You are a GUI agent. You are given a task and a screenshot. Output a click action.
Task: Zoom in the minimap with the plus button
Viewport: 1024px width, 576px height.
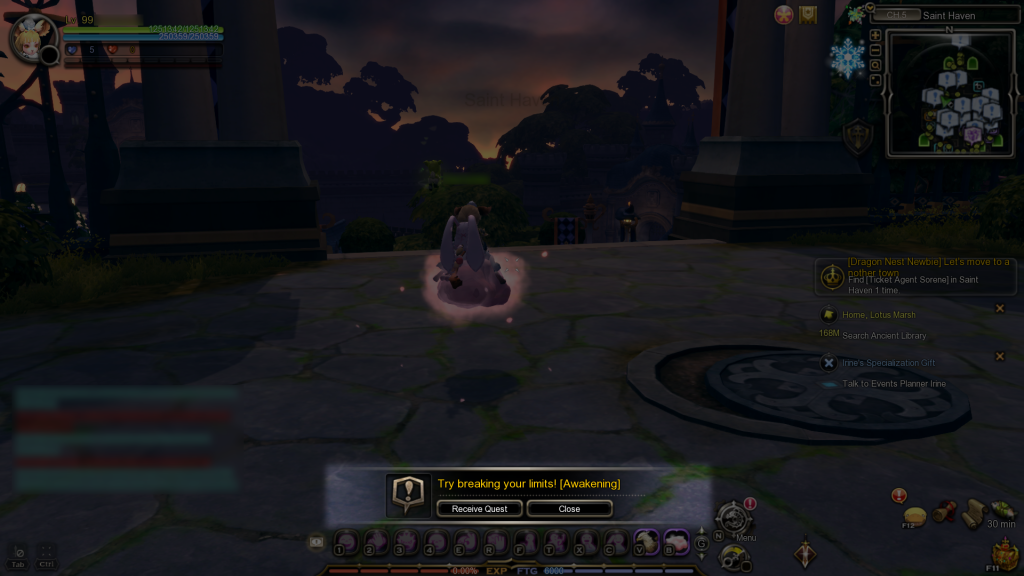[x=876, y=35]
